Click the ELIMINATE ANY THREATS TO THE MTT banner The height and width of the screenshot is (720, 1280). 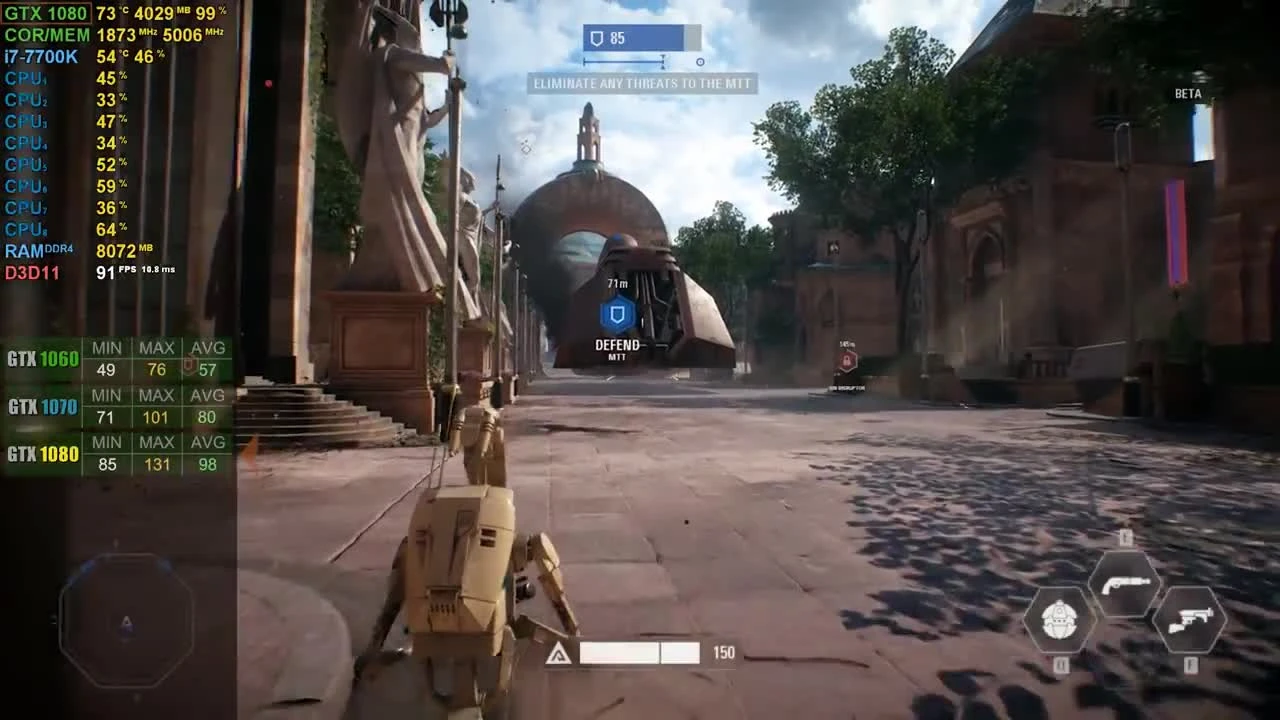click(x=643, y=84)
